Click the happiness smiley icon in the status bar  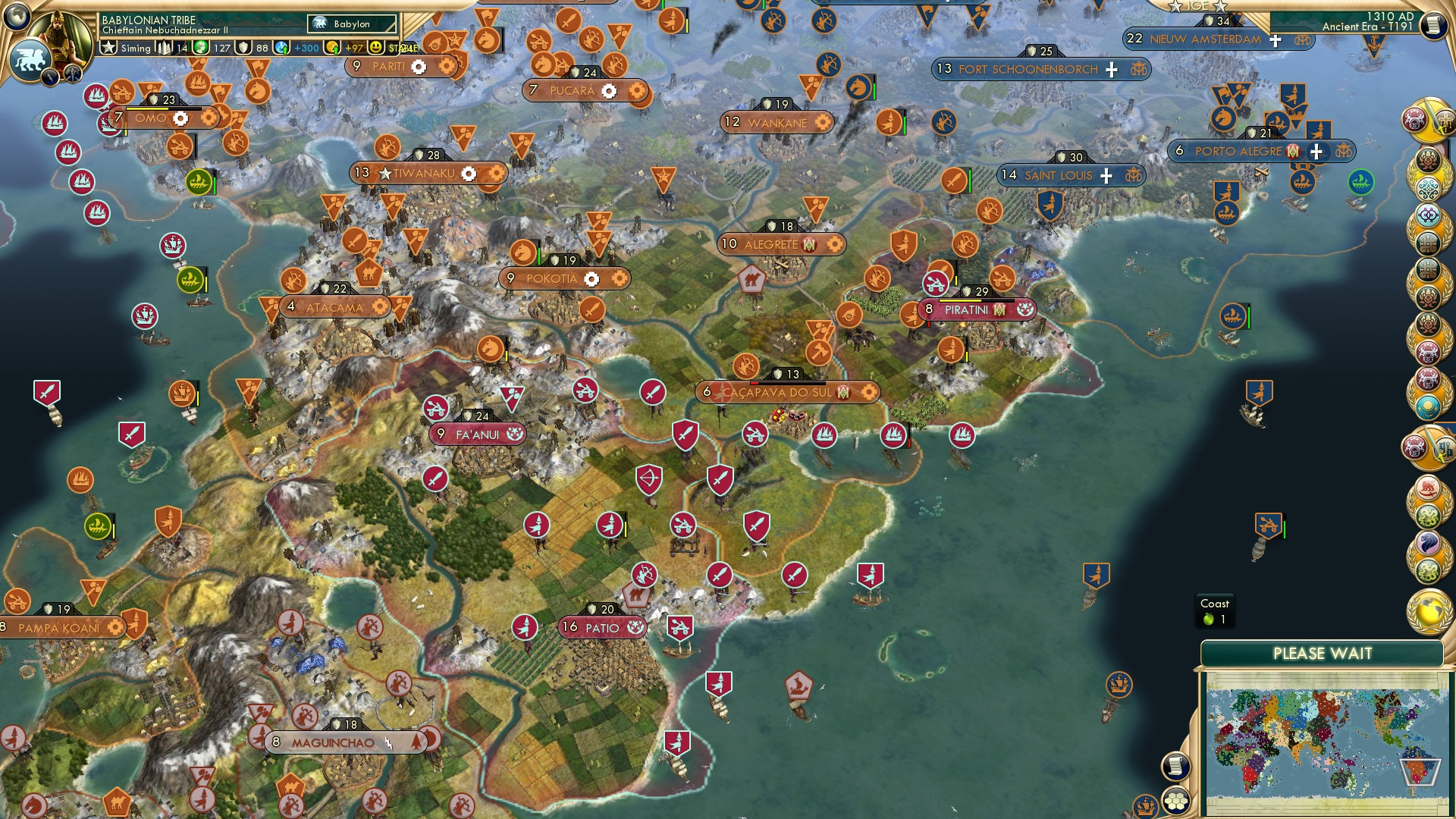[x=375, y=47]
